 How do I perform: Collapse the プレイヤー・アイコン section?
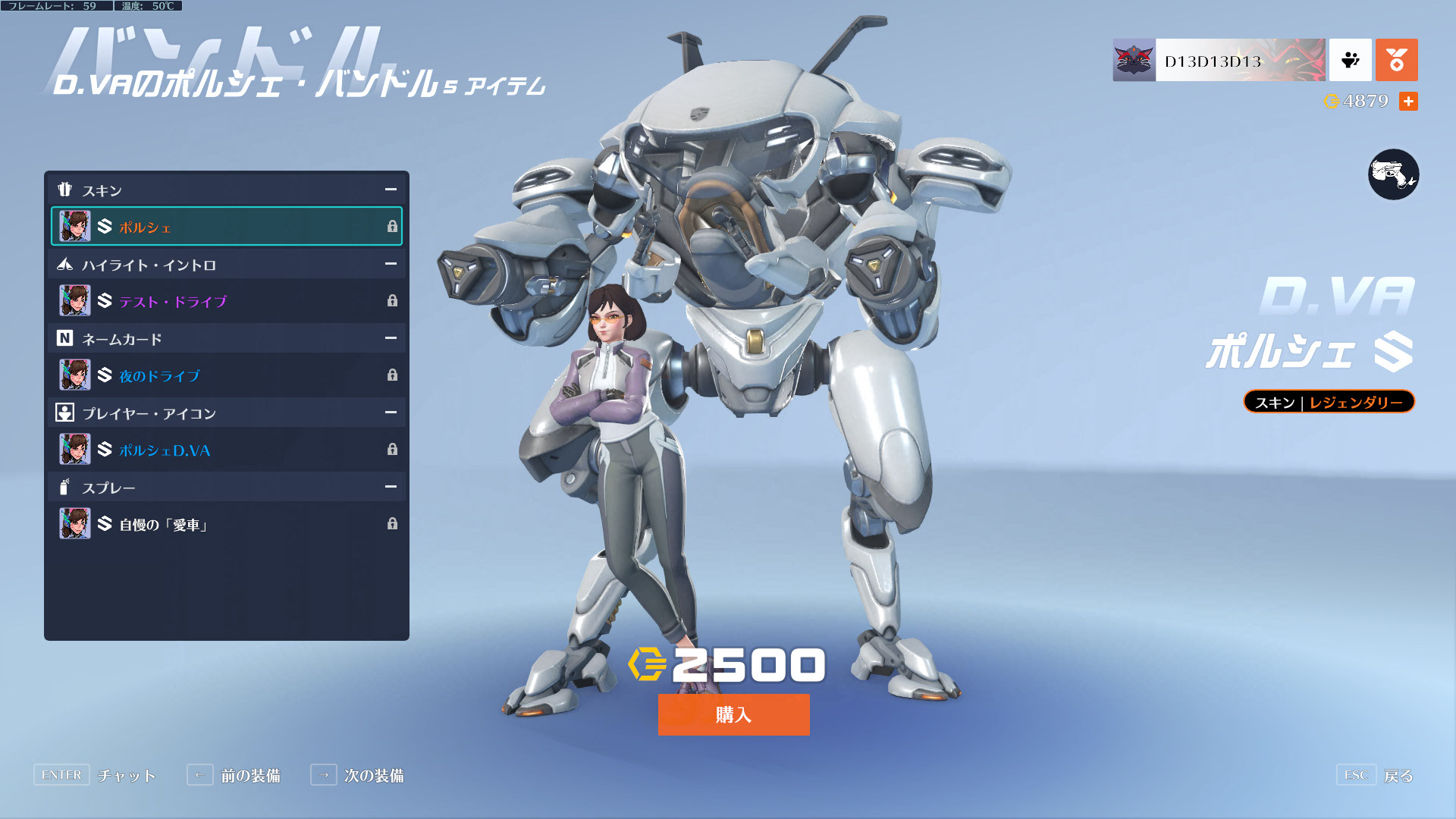[391, 413]
